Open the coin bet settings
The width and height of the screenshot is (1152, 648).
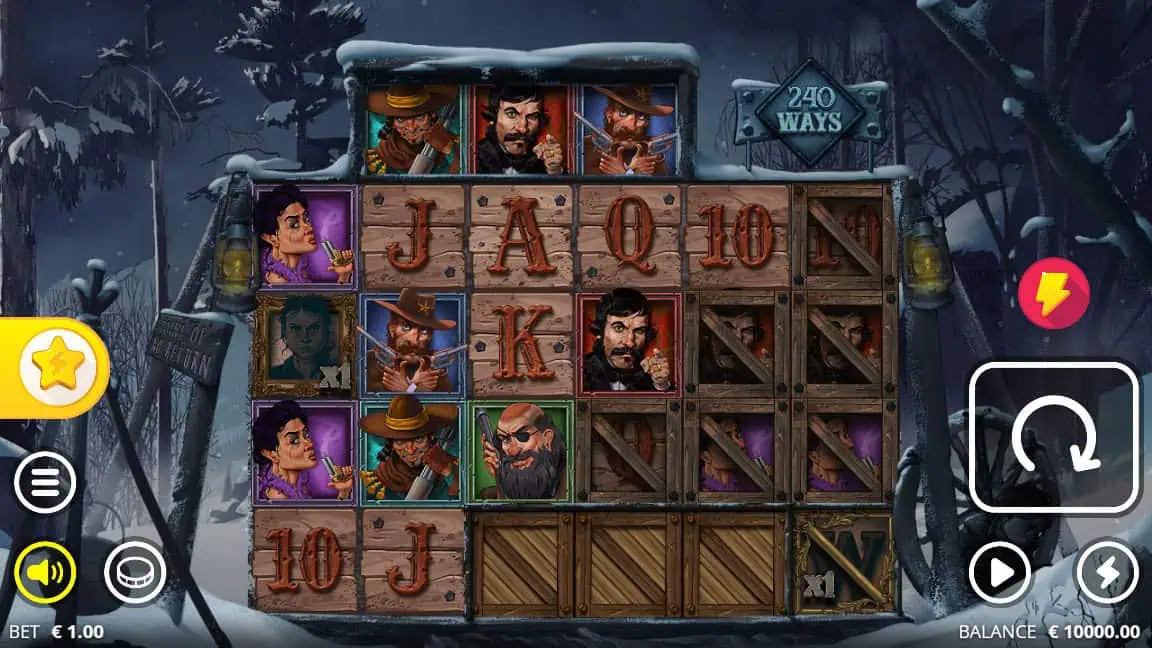(135, 573)
